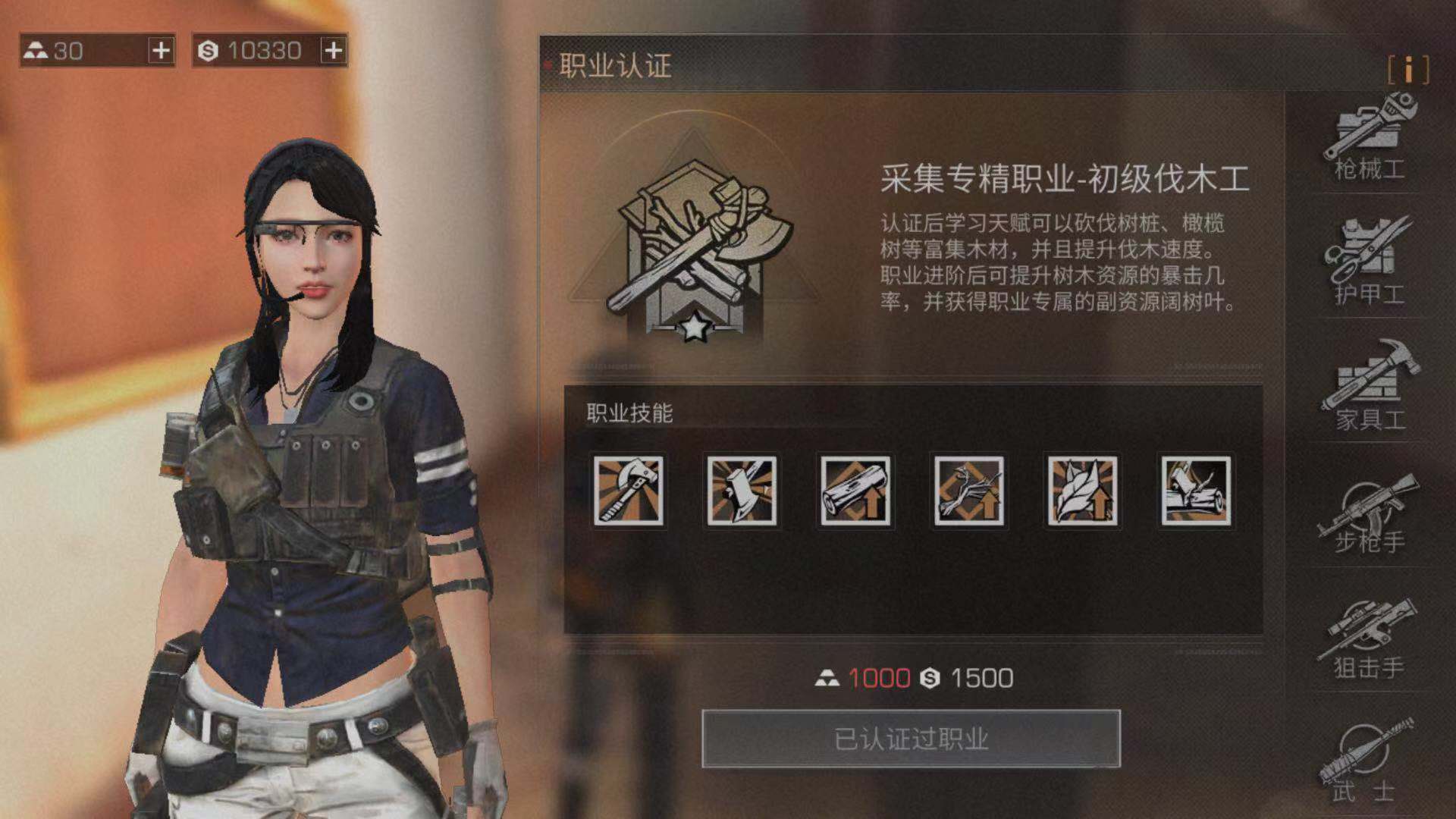Click the gold ingot currency icon
The width and height of the screenshot is (1456, 819).
(x=36, y=49)
